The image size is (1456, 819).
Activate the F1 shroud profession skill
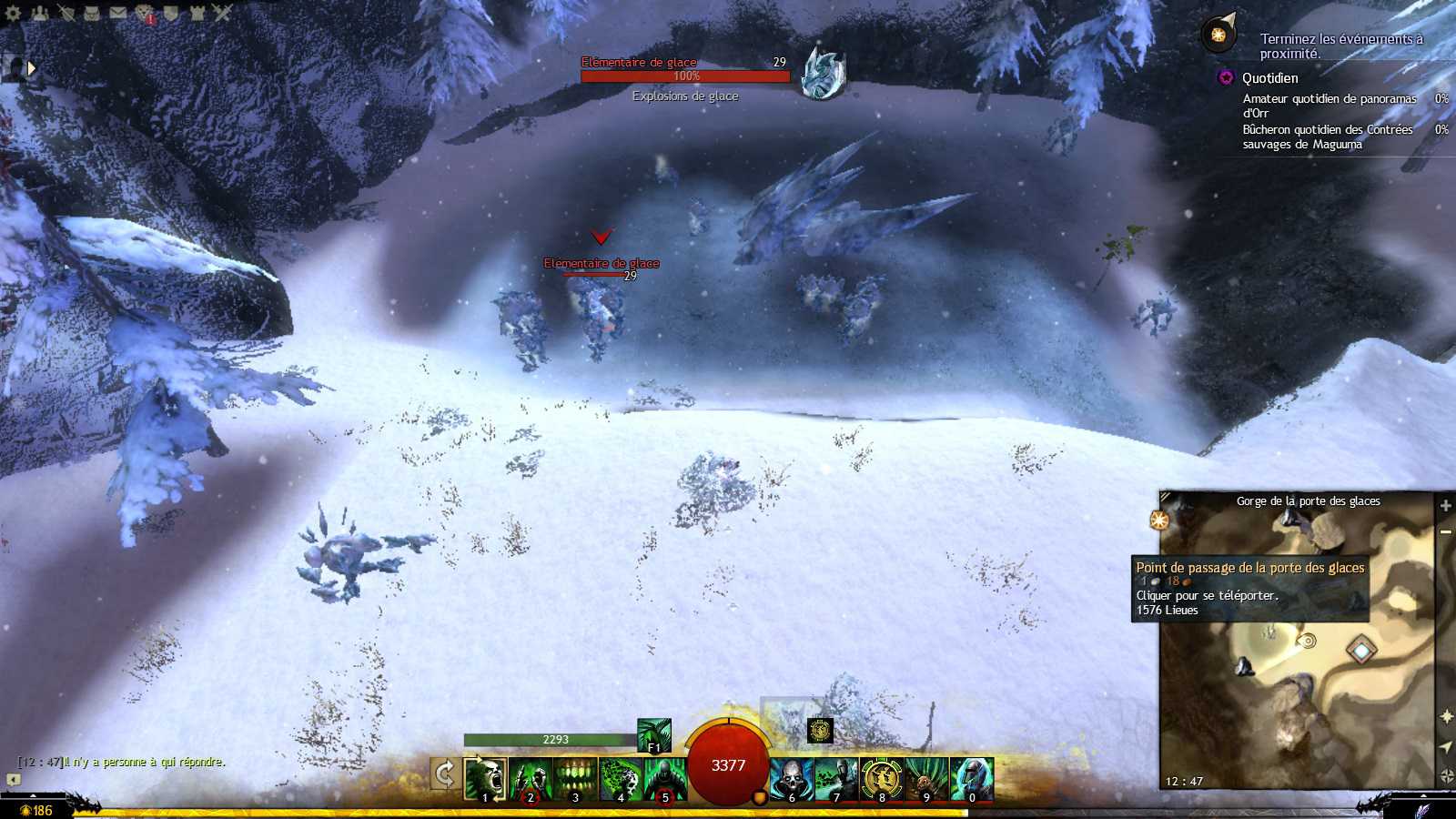point(653,734)
